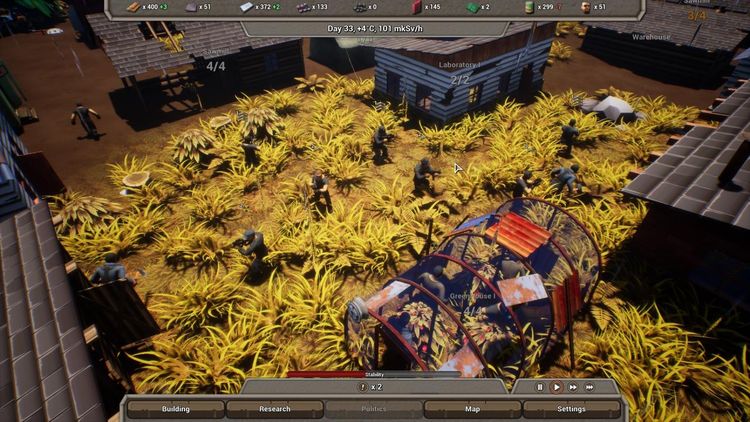Set game to normal play speed
The width and height of the screenshot is (750, 422).
click(556, 387)
